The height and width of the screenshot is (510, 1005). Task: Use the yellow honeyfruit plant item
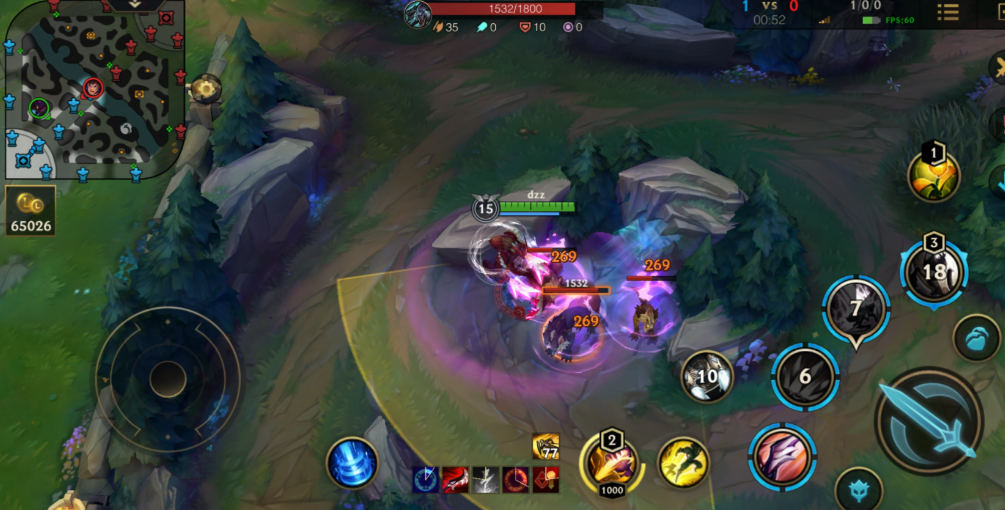(x=934, y=176)
